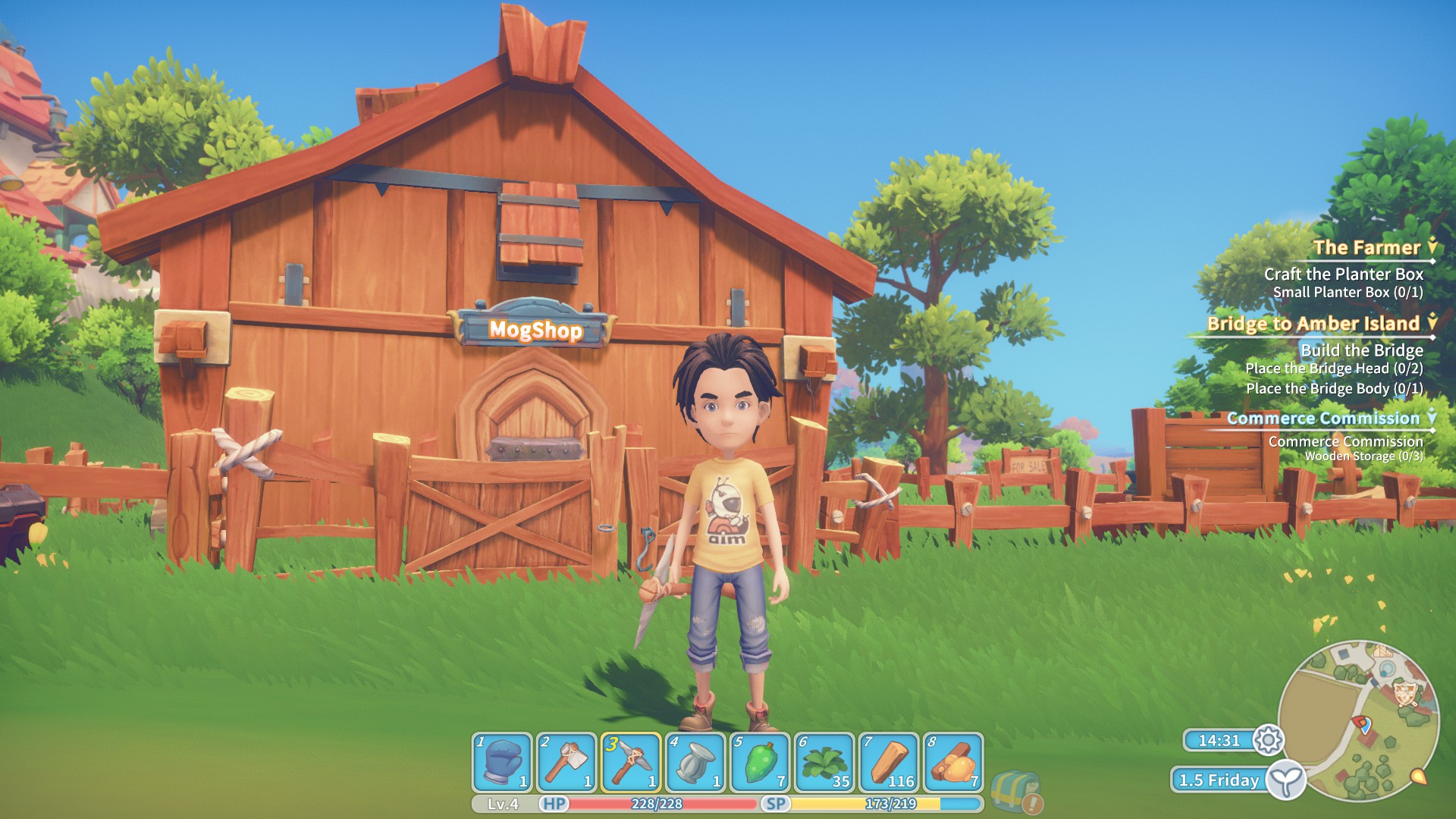This screenshot has height=819, width=1456.
Task: Collapse The Farmer quest tracker
Action: (1432, 247)
